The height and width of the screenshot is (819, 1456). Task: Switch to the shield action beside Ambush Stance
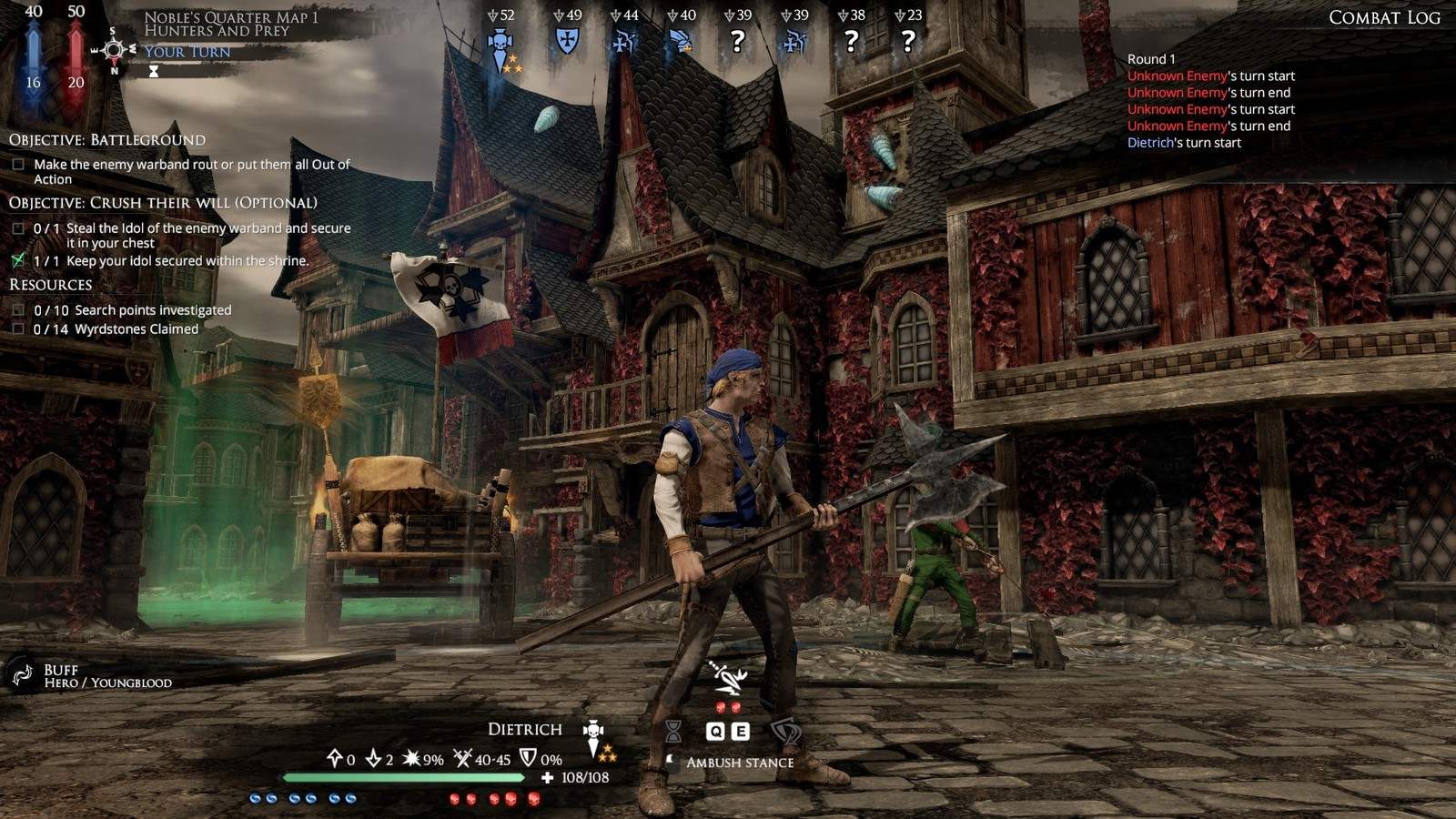(x=784, y=731)
